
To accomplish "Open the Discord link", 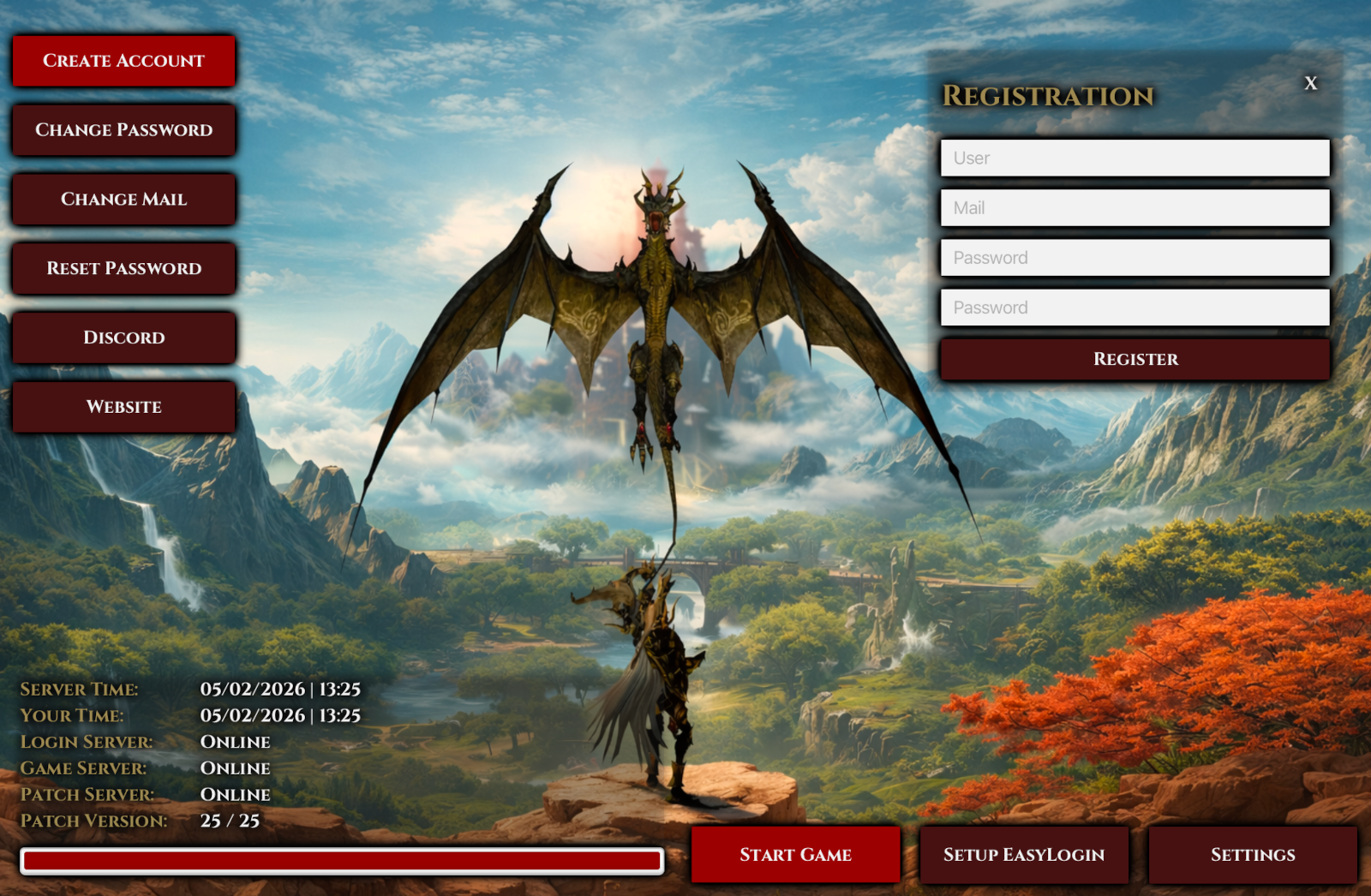I will [123, 337].
